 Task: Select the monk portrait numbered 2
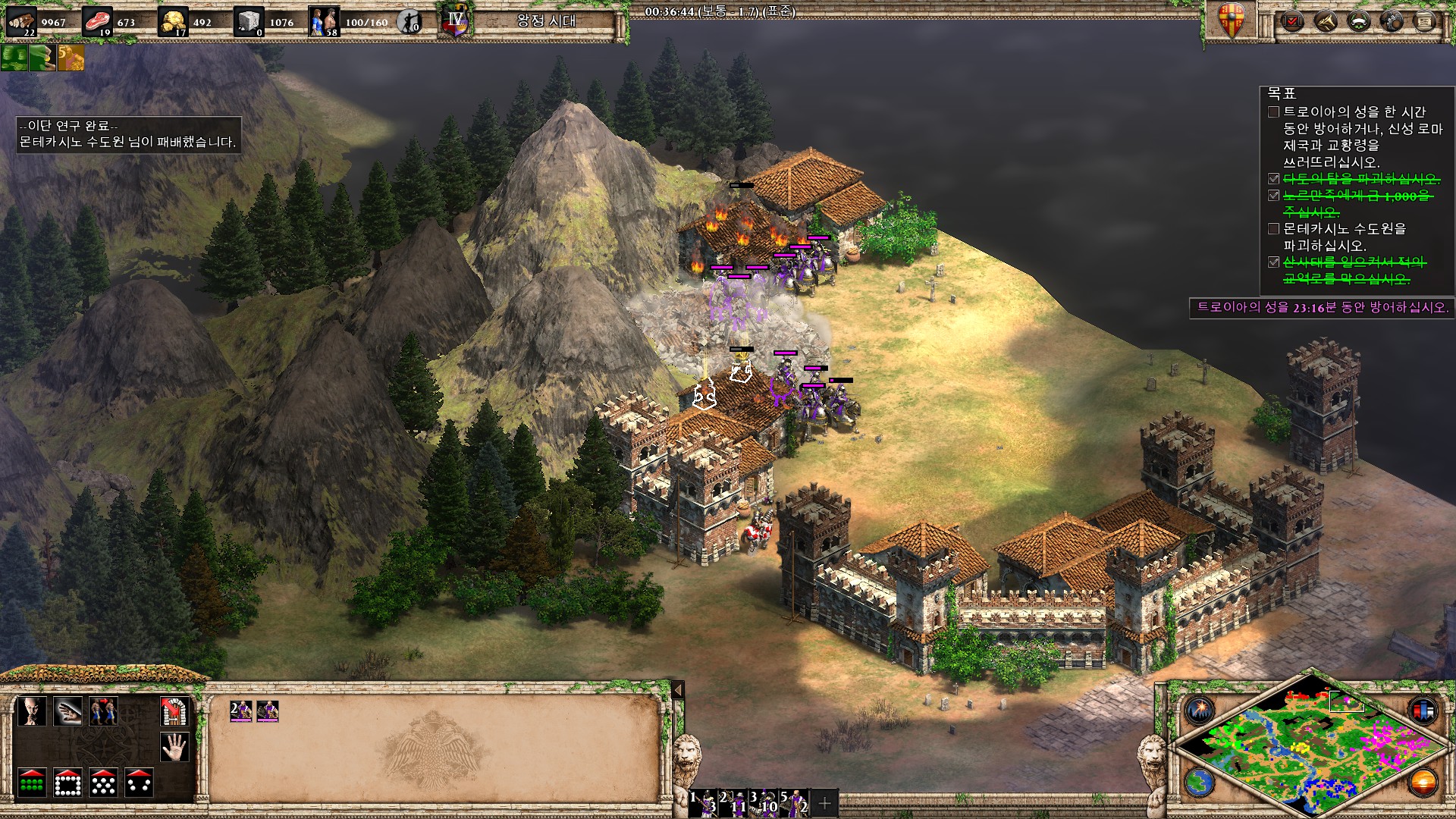pyautogui.click(x=240, y=711)
